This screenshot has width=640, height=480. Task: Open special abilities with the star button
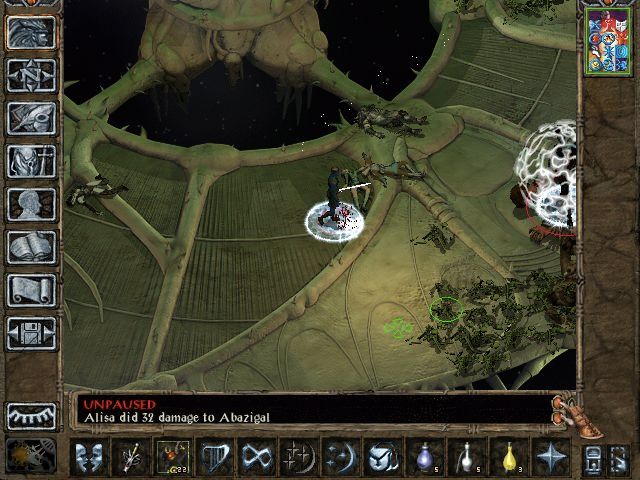pos(550,456)
